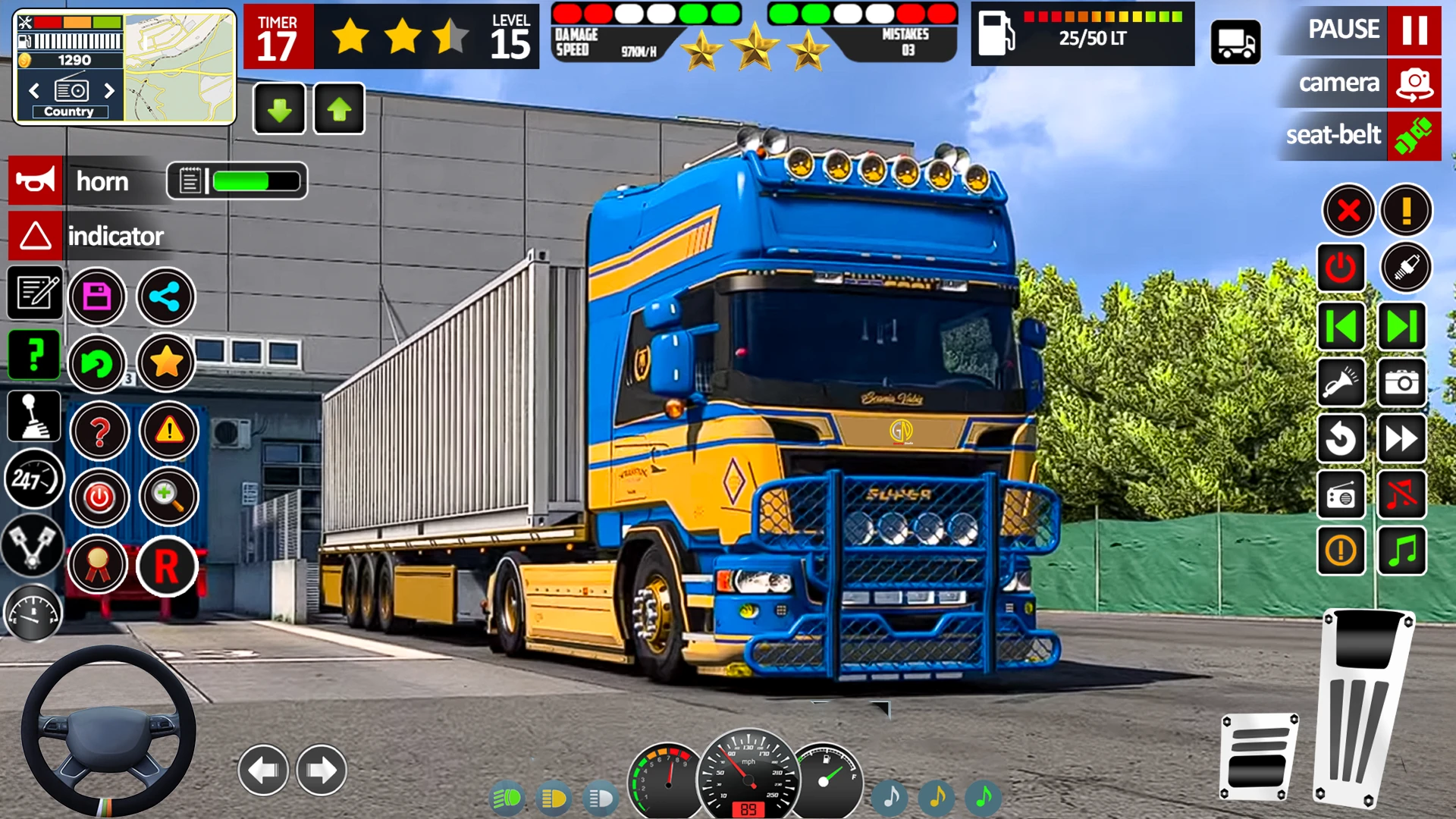The image size is (1456, 819).
Task: Click the green down arrow button
Action: [279, 109]
